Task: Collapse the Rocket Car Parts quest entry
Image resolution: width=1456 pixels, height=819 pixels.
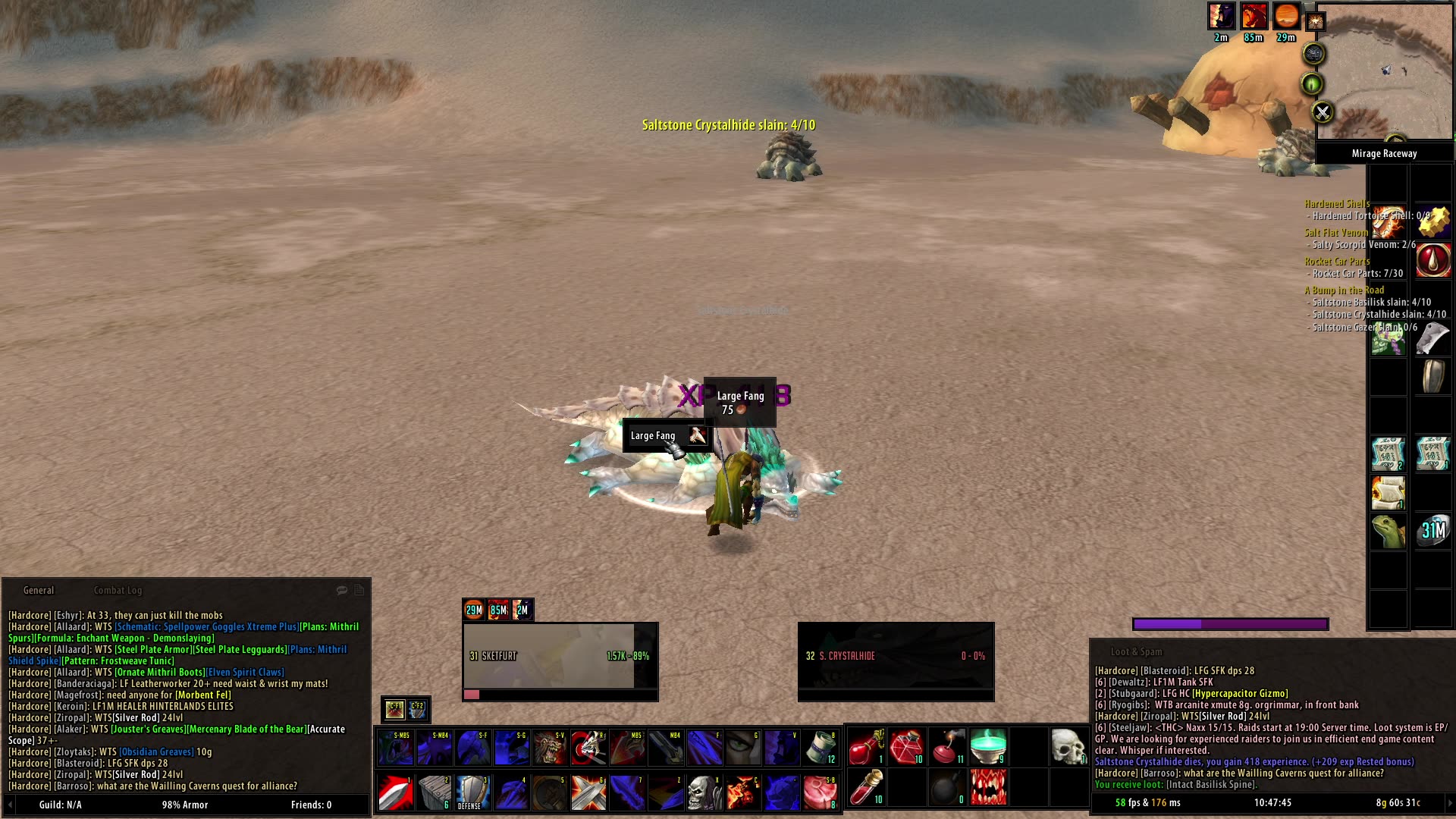Action: point(1338,261)
